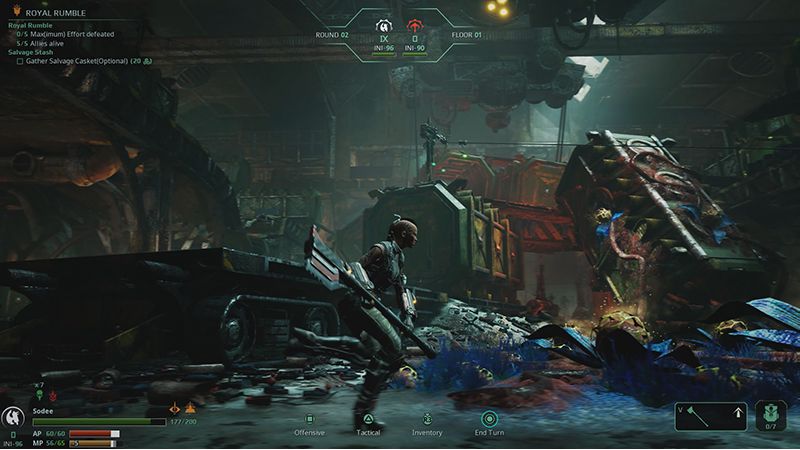This screenshot has height=450, width=800.
Task: Open the Tactical actions menu
Action: [368, 420]
